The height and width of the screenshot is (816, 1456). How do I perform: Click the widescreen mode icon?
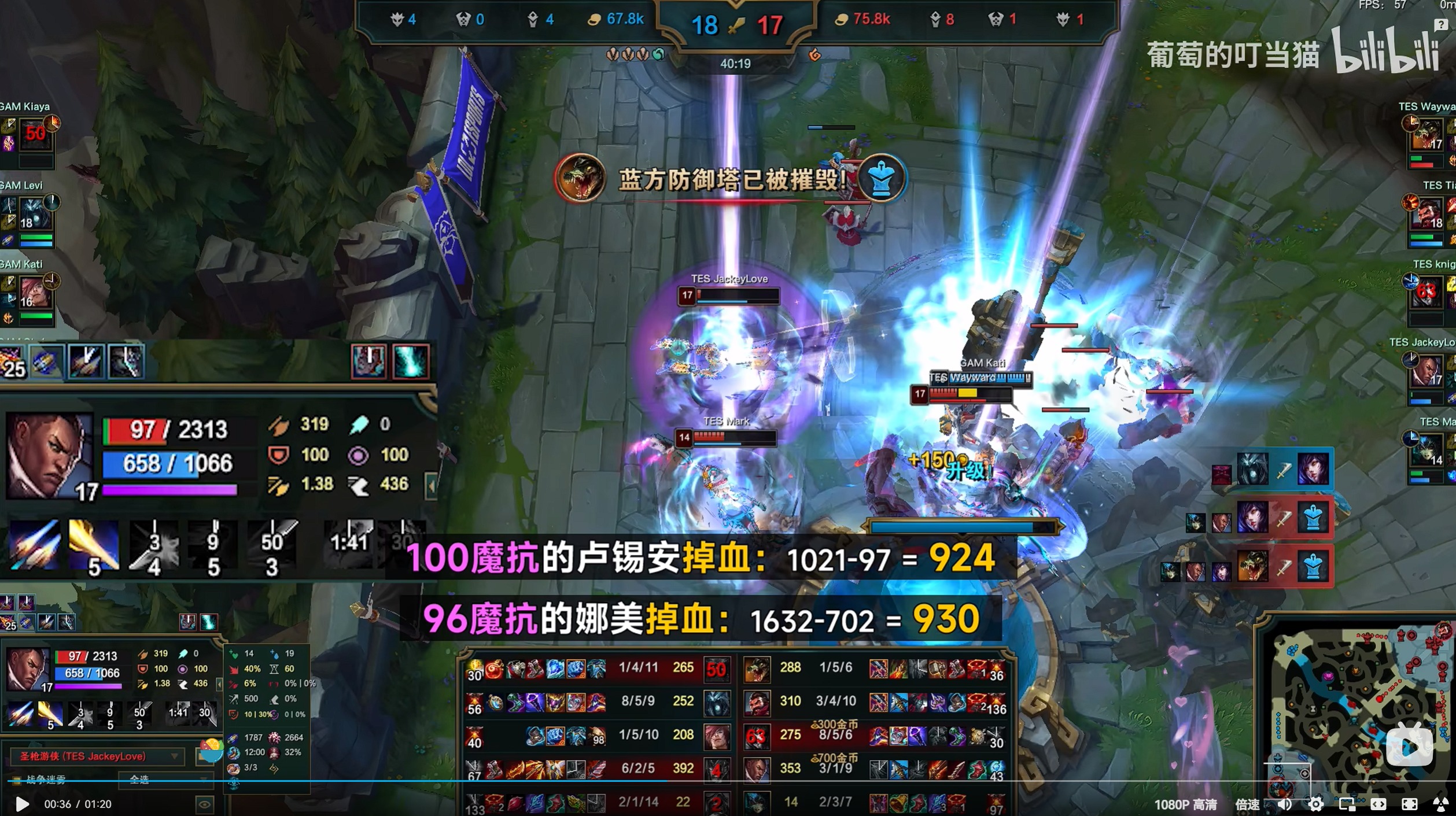pyautogui.click(x=1378, y=804)
